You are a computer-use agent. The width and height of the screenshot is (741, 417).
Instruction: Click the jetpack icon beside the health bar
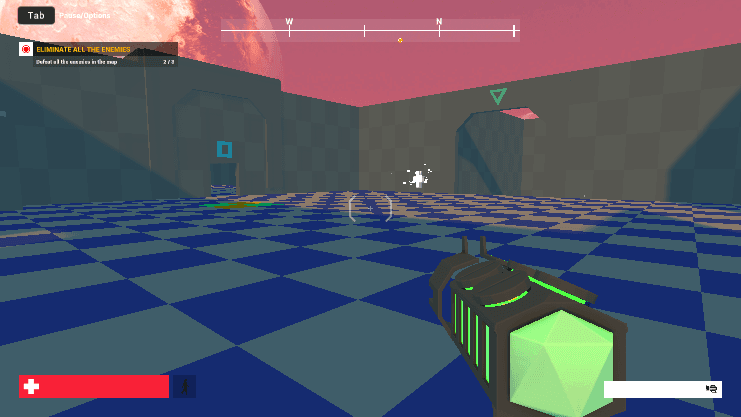point(184,387)
